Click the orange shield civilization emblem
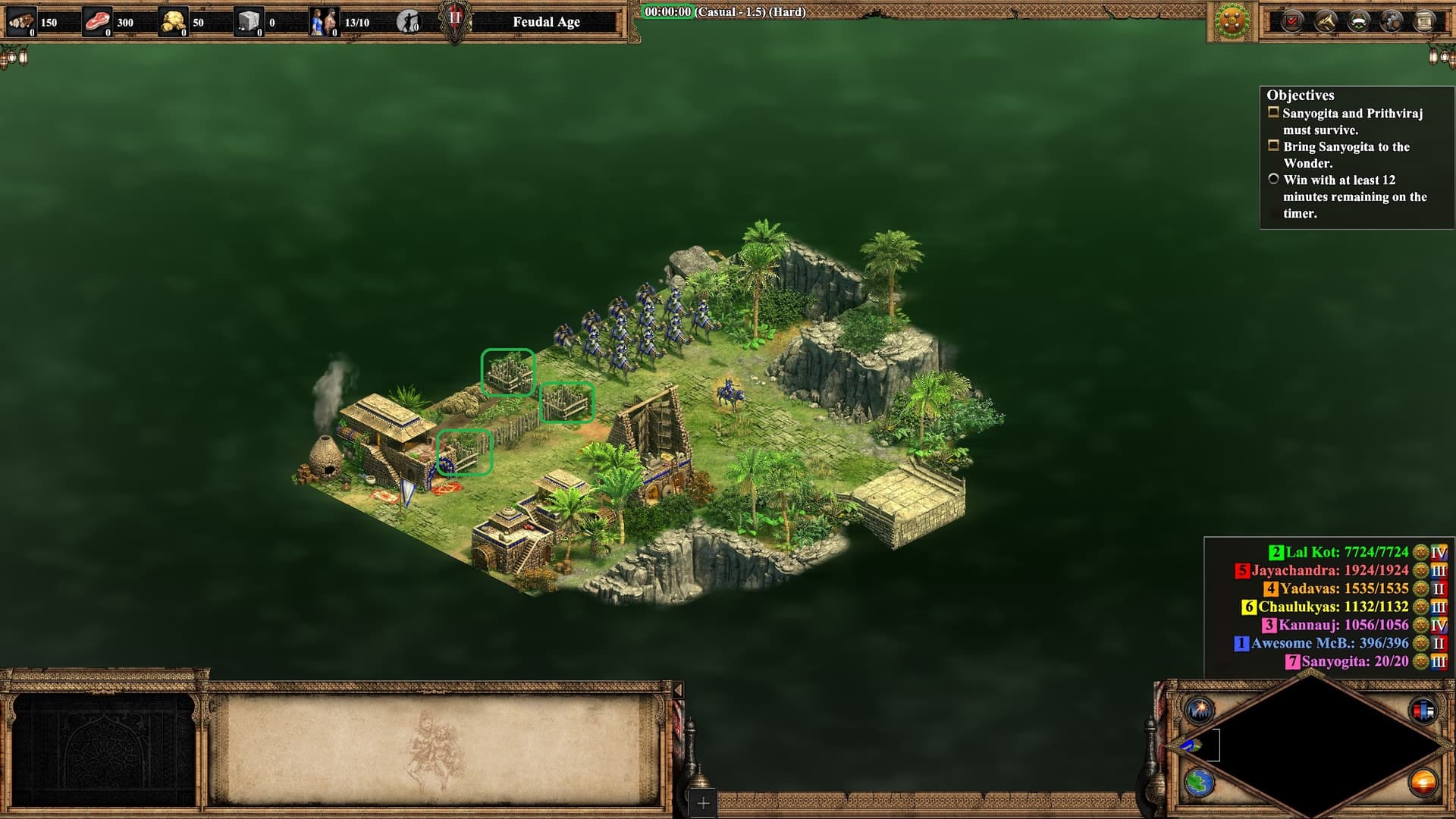Image resolution: width=1456 pixels, height=819 pixels. coord(1232,21)
